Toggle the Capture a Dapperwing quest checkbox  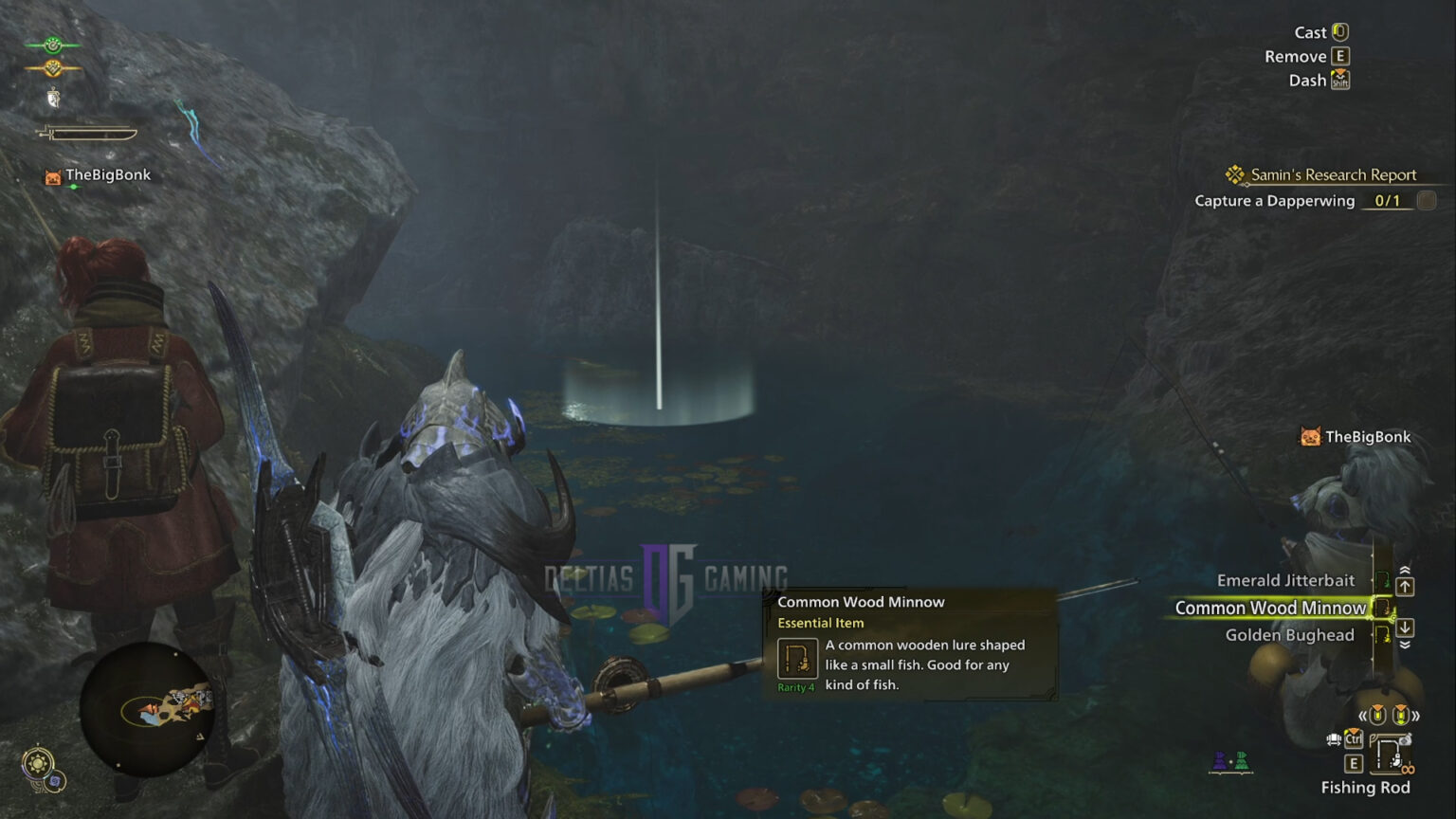tap(1425, 200)
